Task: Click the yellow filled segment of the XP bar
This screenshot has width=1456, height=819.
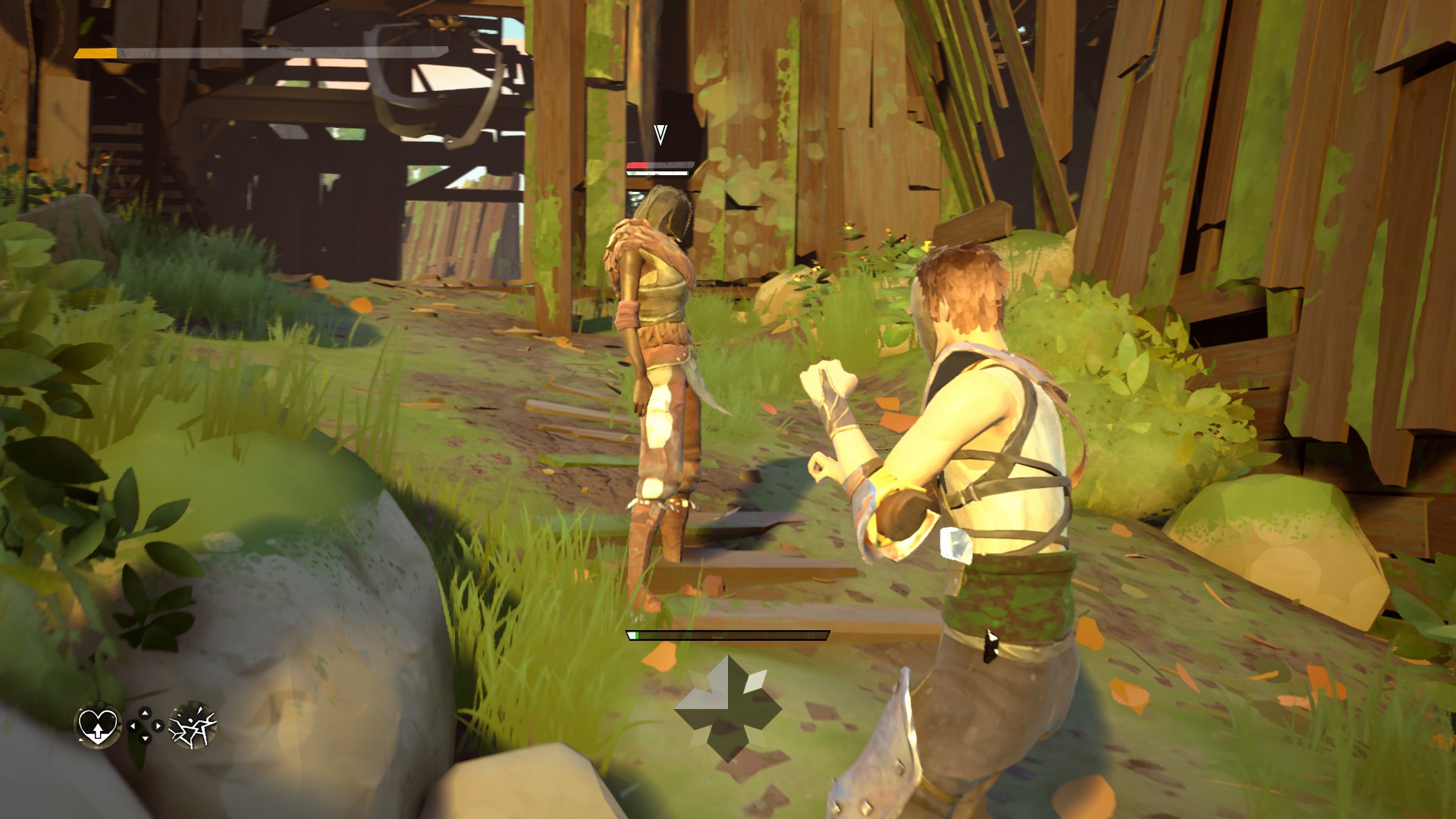Action: tap(95, 54)
